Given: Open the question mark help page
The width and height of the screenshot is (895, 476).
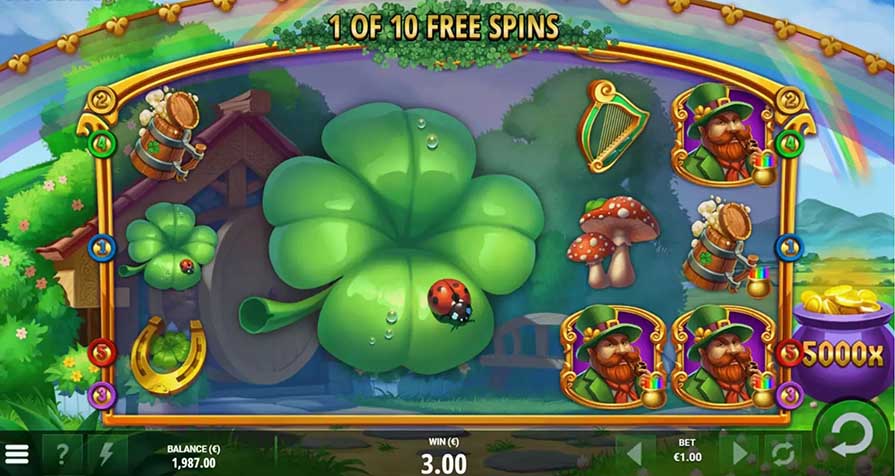Looking at the screenshot, I should 62,455.
